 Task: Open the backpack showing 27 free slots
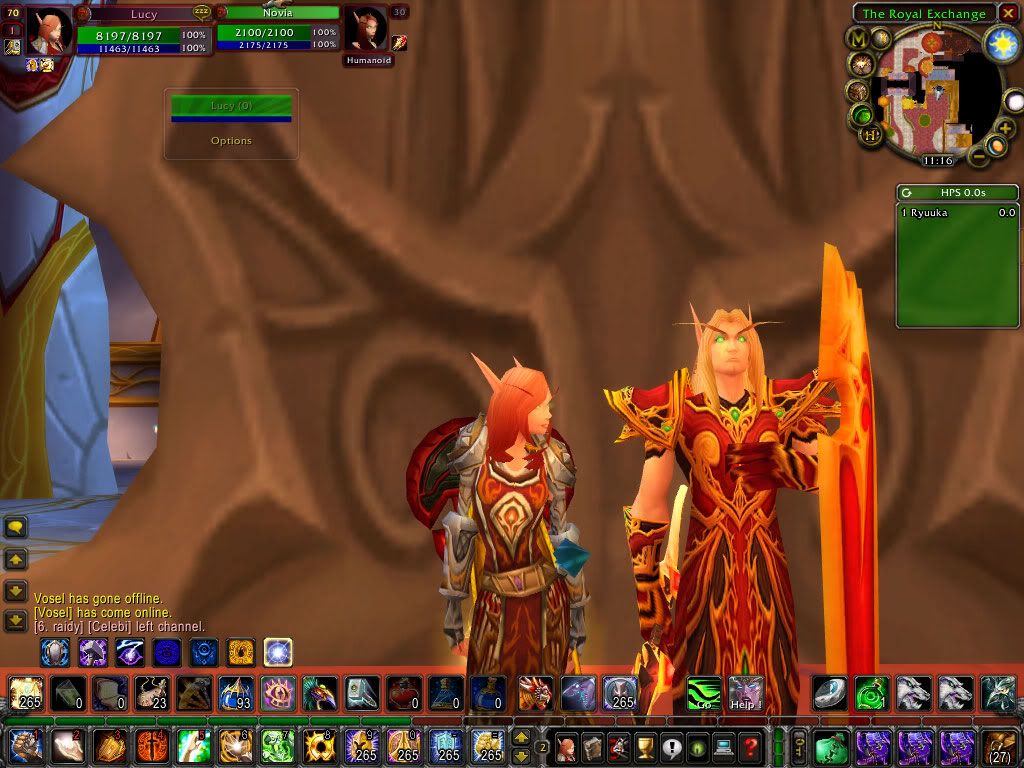[1000, 747]
